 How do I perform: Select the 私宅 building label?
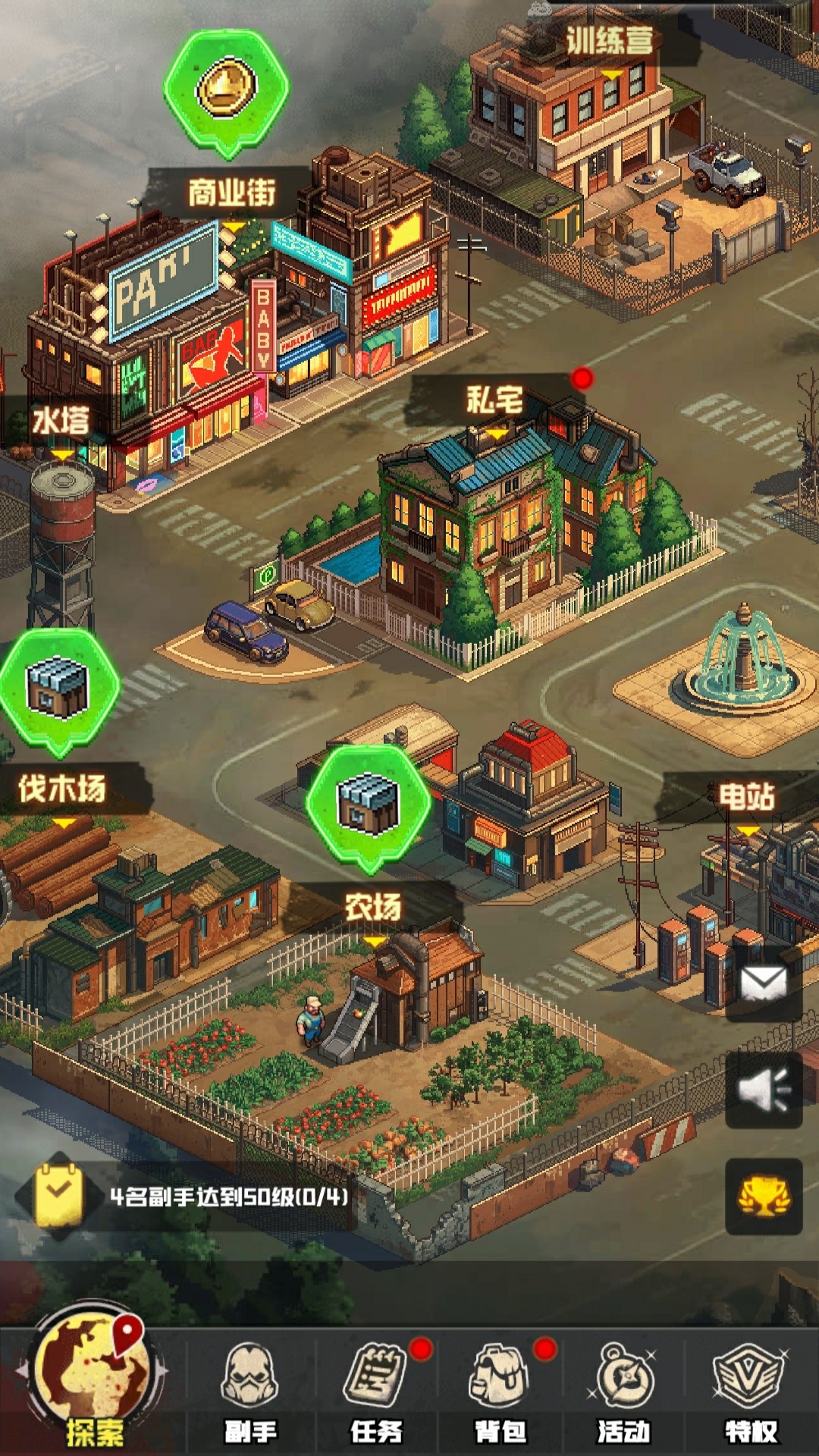494,400
